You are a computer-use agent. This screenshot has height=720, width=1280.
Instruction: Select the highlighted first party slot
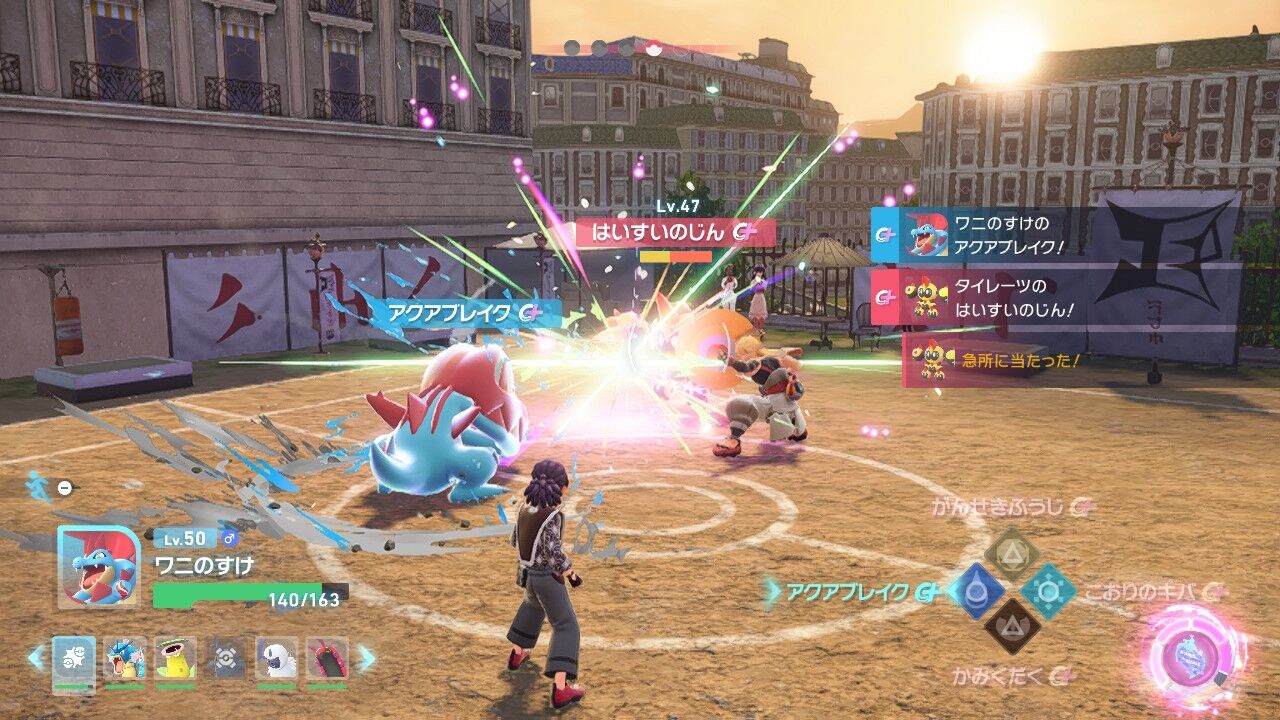click(74, 660)
